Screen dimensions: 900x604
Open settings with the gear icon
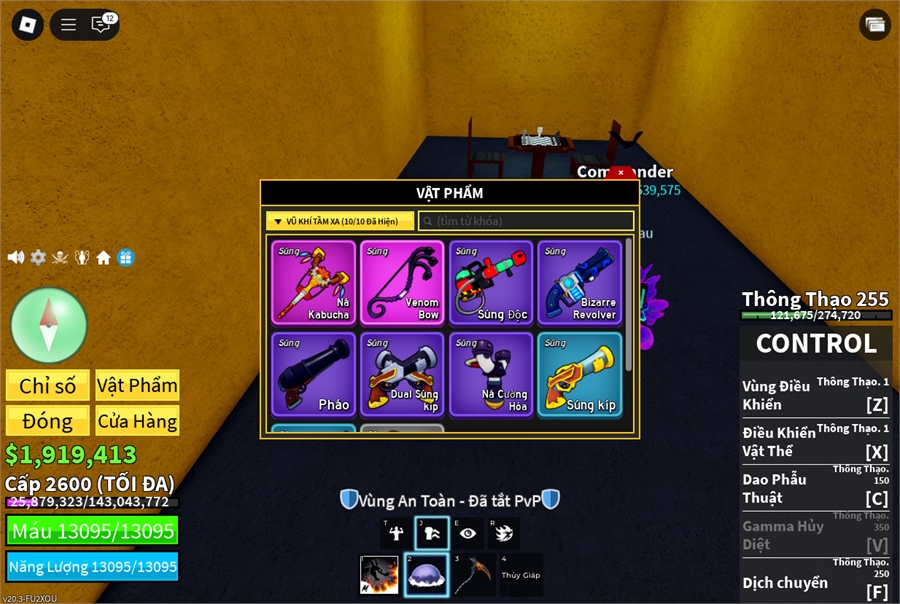pos(38,257)
